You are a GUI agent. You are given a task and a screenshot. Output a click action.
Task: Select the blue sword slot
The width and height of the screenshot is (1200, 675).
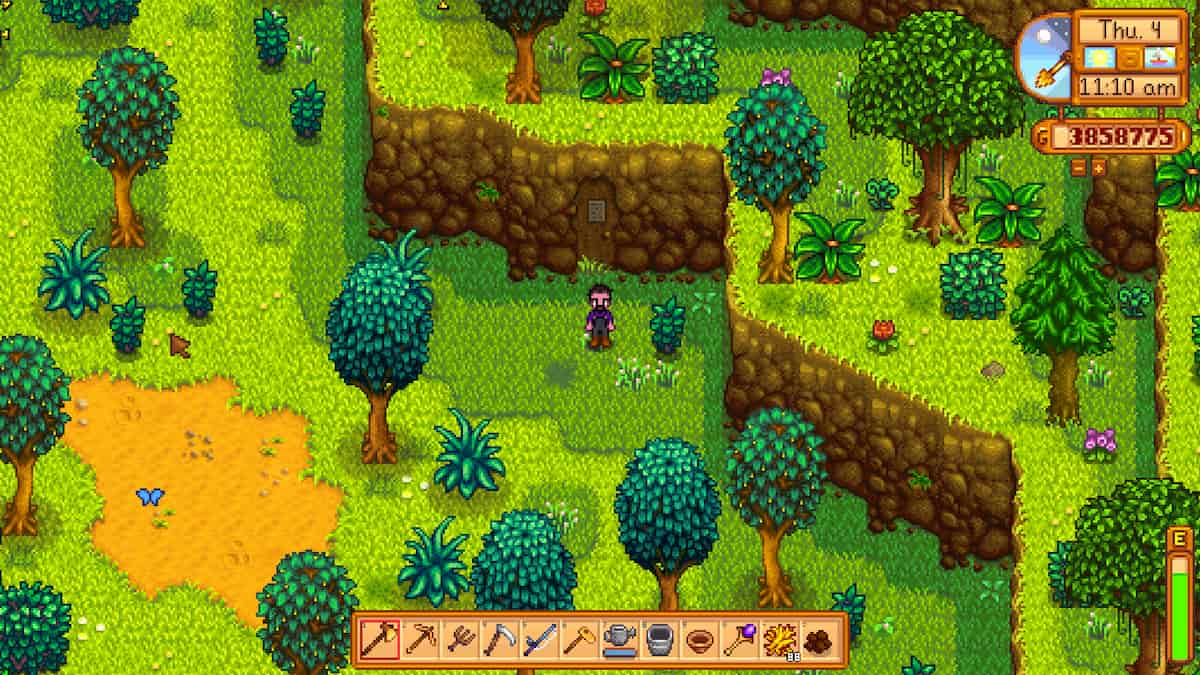539,639
